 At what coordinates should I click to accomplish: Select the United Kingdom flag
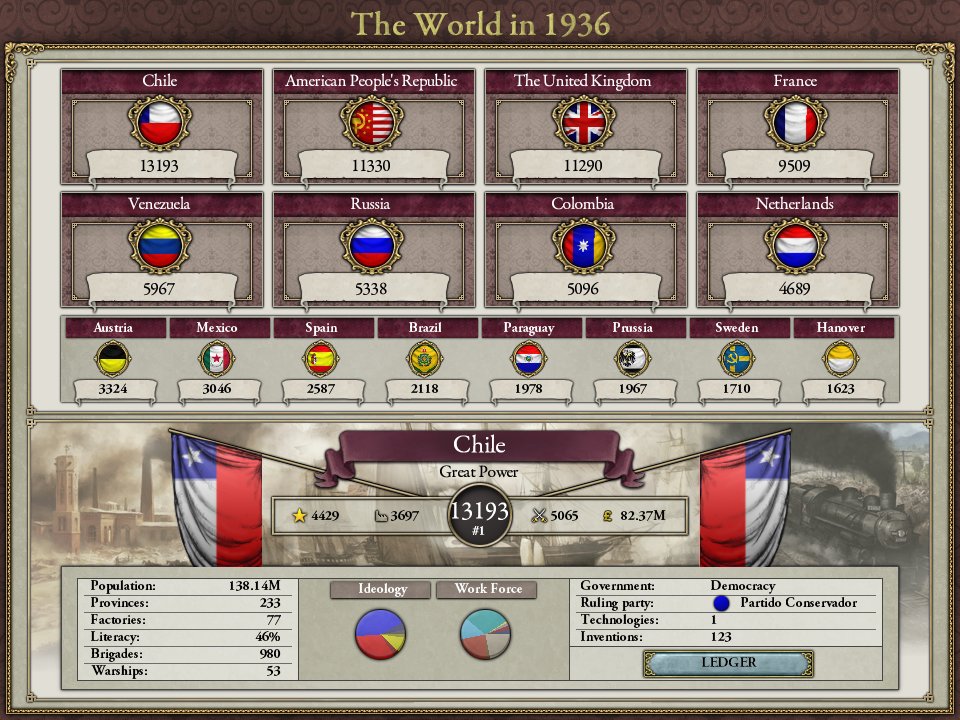click(583, 123)
